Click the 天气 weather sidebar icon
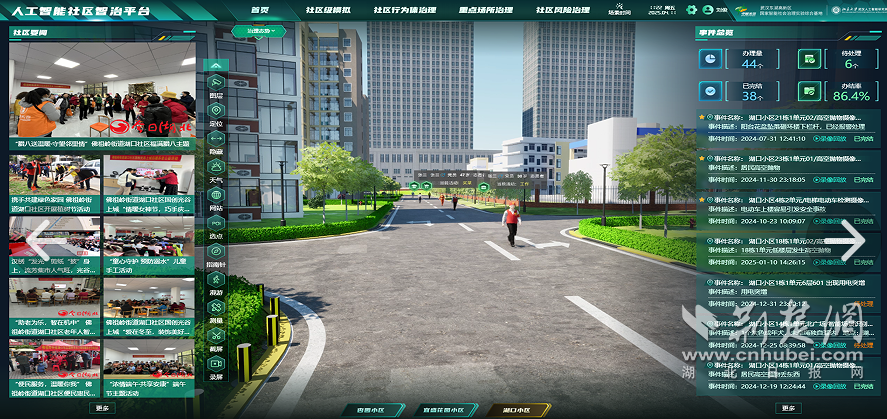The width and height of the screenshot is (887, 419). click(216, 173)
